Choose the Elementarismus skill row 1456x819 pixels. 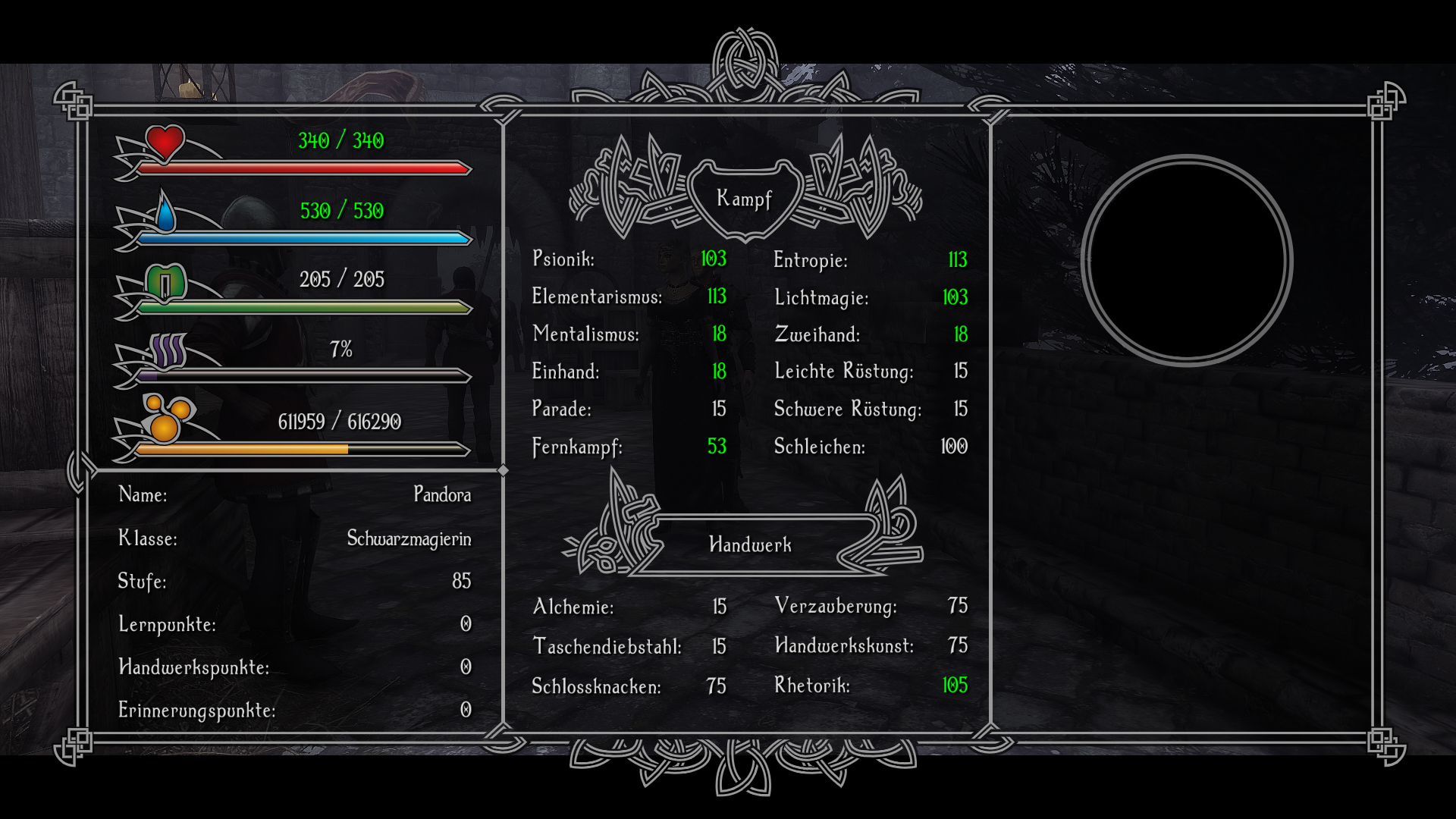[x=597, y=297]
